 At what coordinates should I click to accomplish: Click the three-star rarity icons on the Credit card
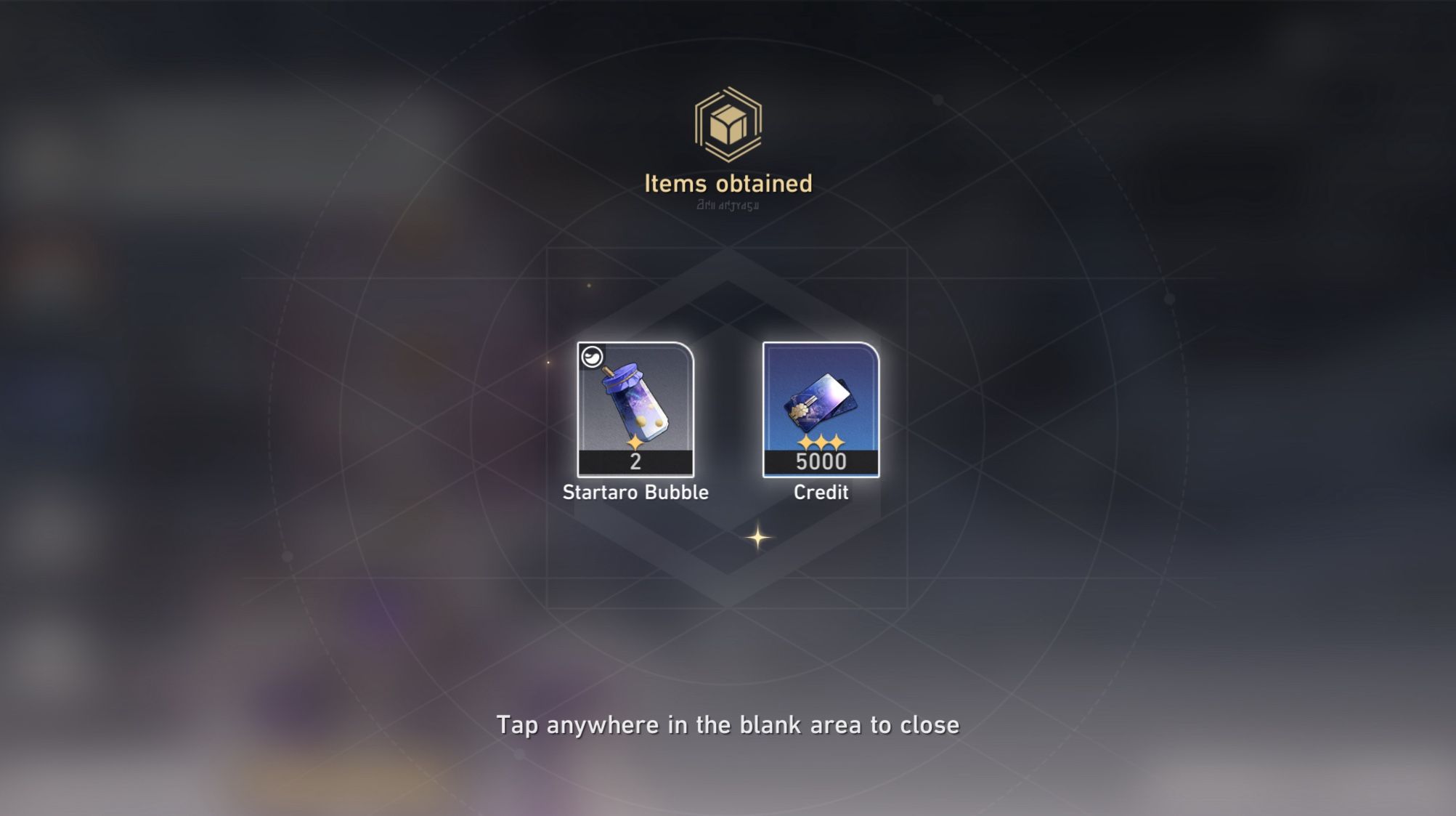(821, 441)
